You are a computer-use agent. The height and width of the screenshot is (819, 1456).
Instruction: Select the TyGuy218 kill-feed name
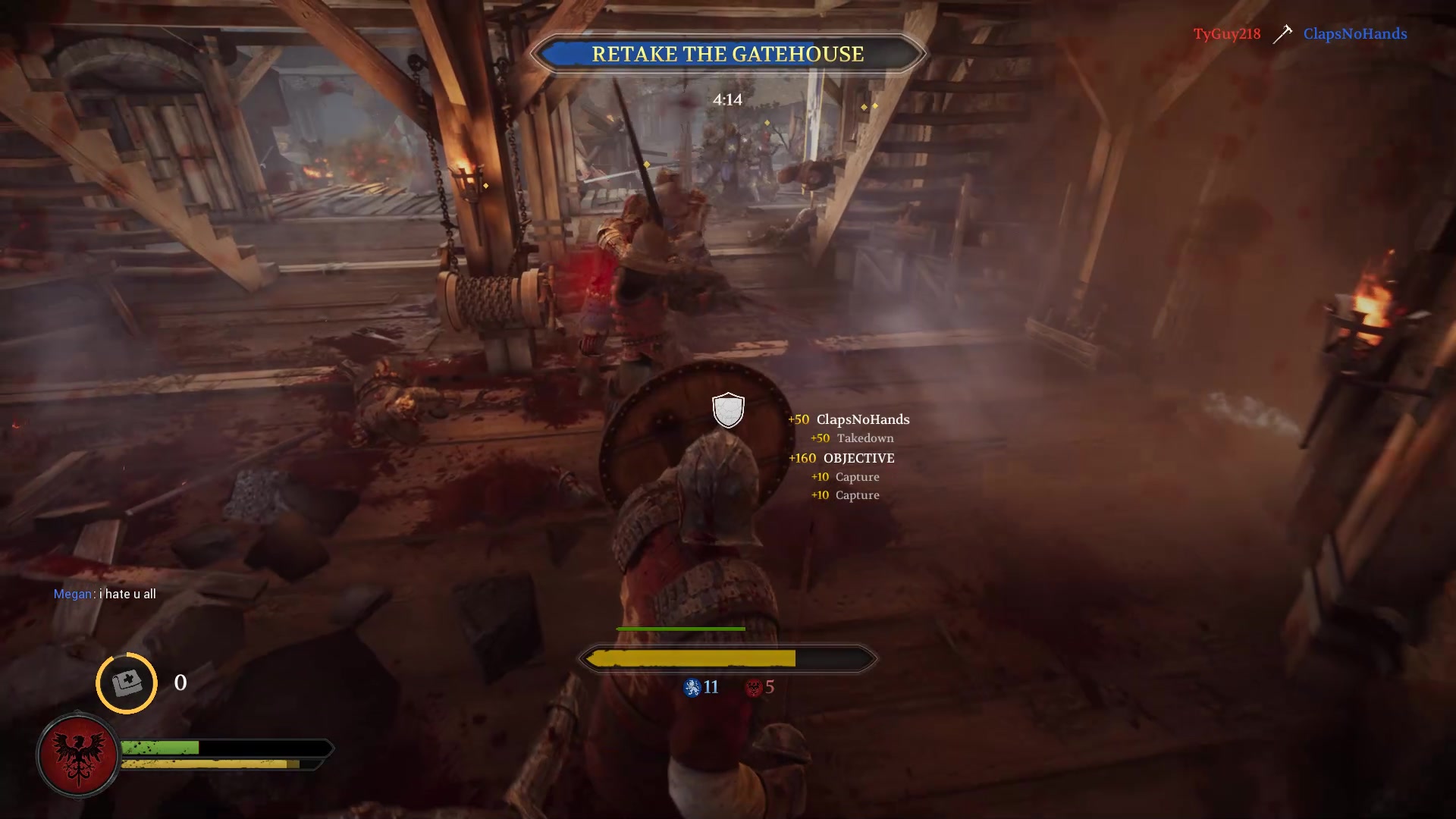point(1226,33)
